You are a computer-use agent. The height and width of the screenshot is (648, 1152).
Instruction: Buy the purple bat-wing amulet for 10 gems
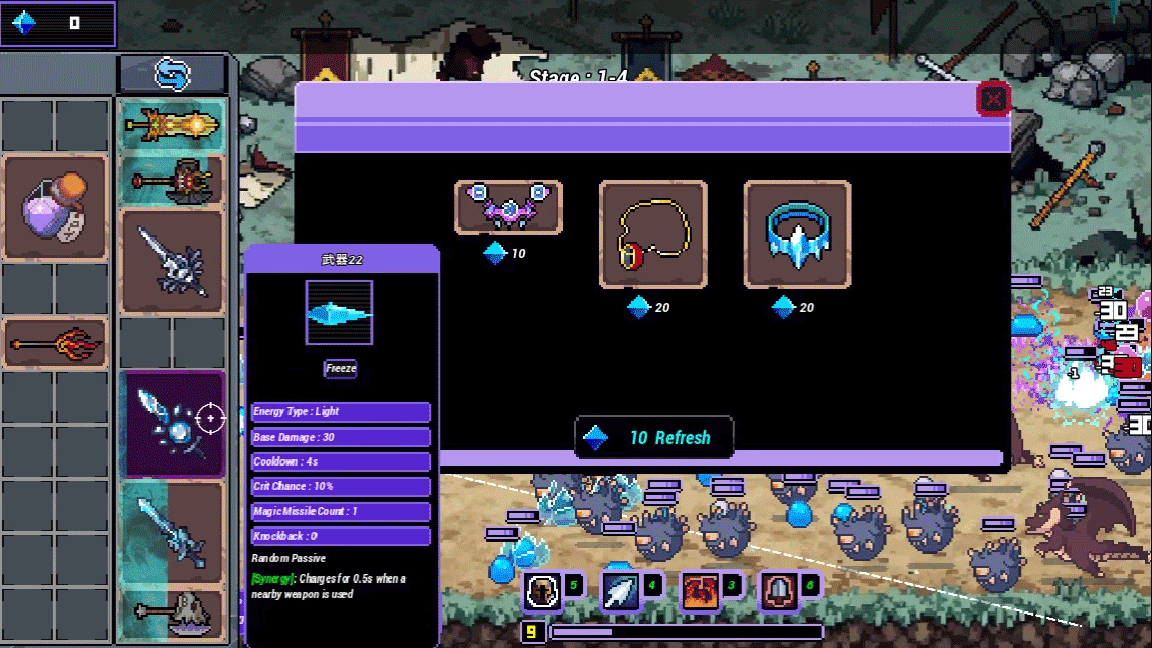pyautogui.click(x=508, y=208)
